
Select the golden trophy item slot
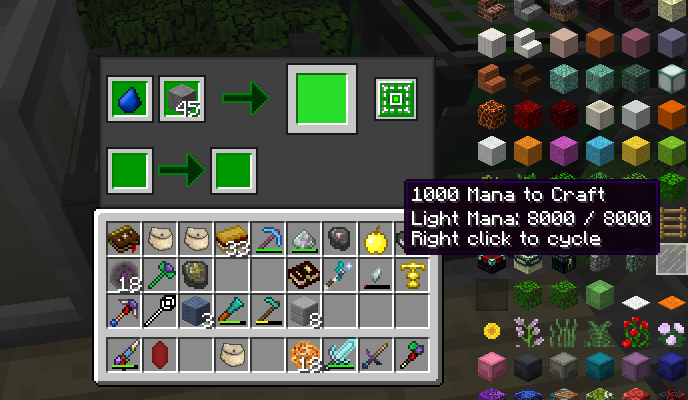(x=410, y=274)
